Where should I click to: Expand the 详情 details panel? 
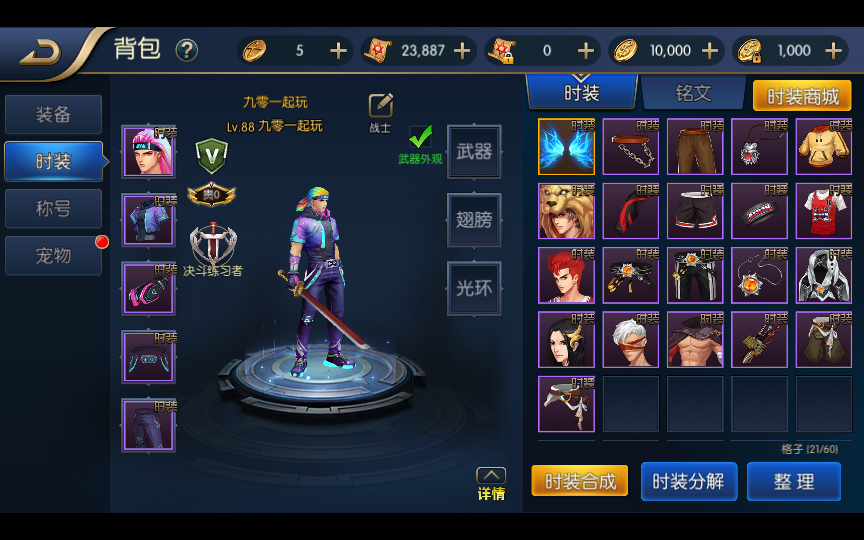click(x=490, y=483)
